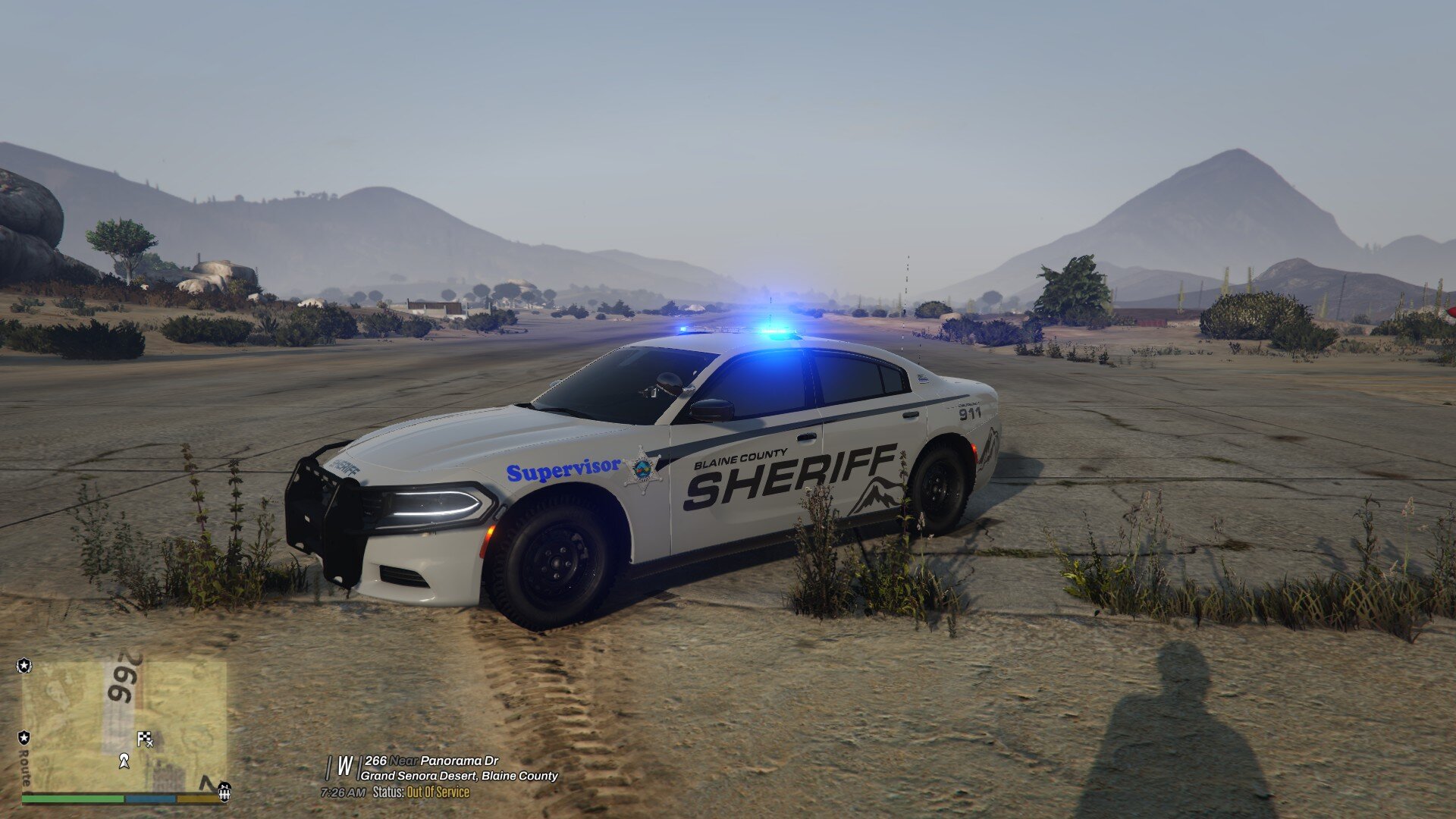Viewport: 1456px width, 819px height.
Task: Toggle the Out Of Service status text
Action: tap(437, 793)
